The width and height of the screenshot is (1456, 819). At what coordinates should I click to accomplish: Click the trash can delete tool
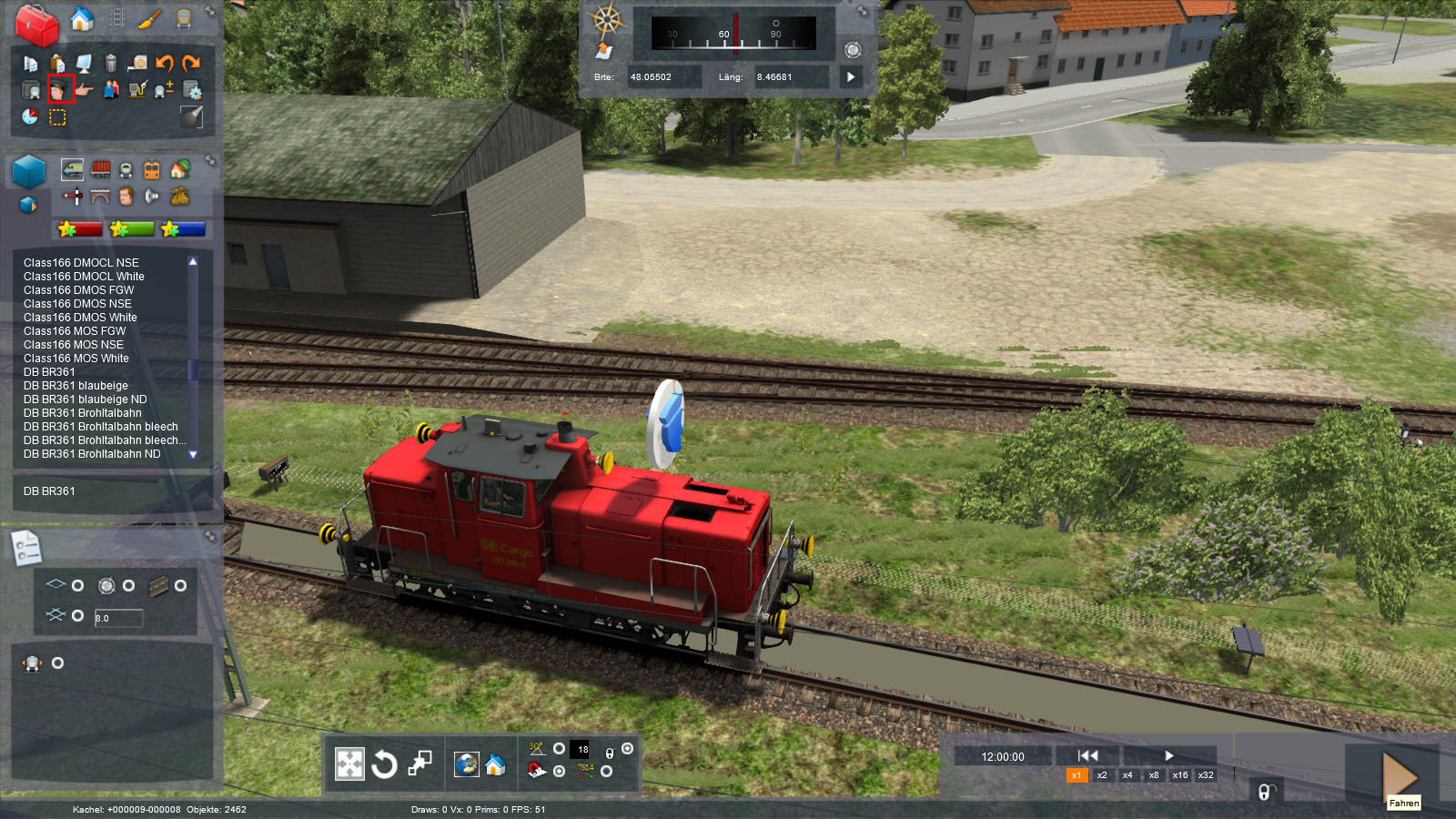111,63
